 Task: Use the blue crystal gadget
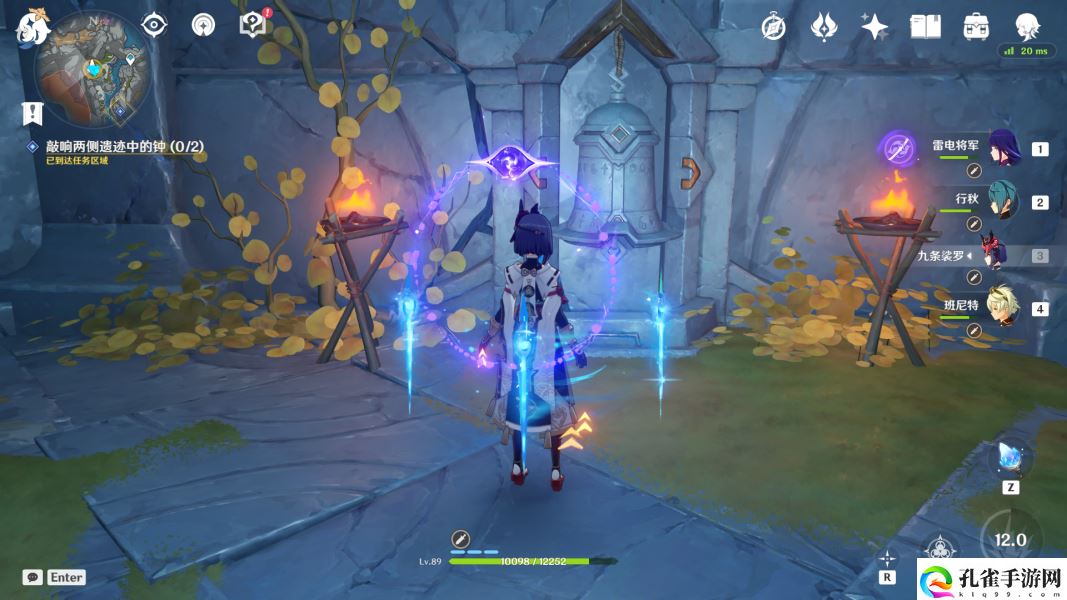1007,459
